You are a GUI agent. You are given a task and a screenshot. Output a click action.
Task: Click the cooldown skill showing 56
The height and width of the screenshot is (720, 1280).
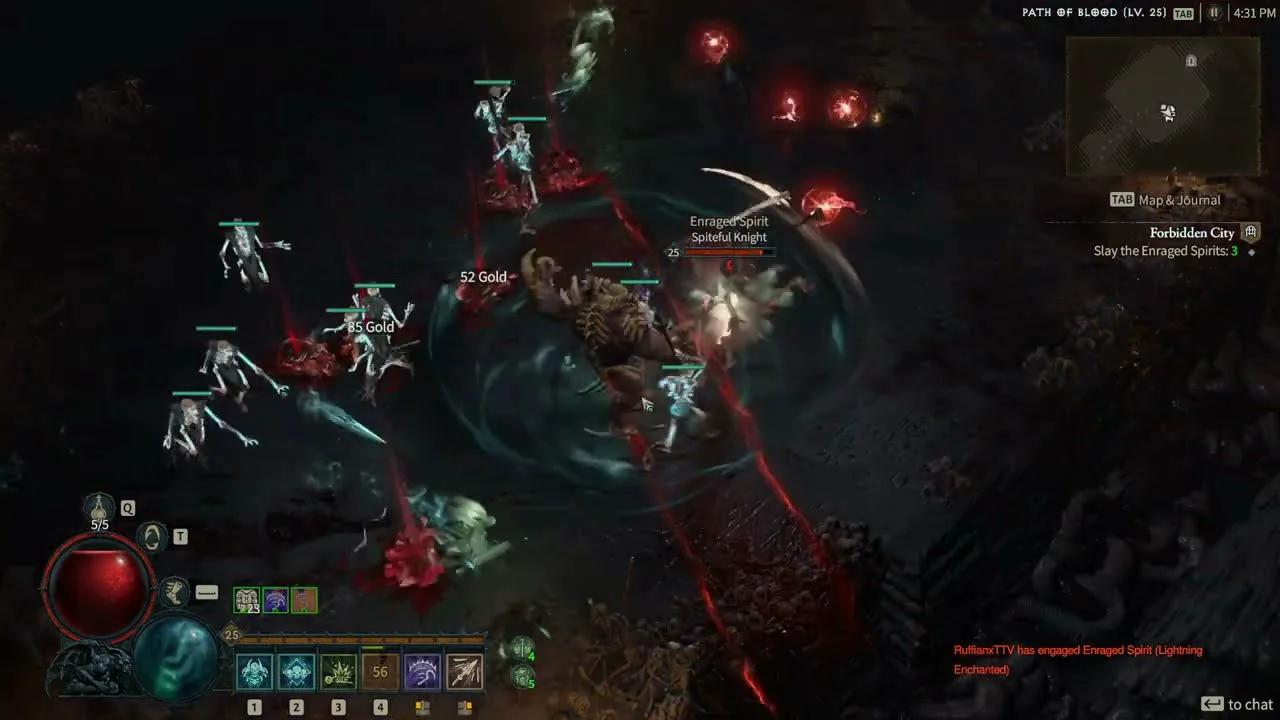[x=380, y=670]
